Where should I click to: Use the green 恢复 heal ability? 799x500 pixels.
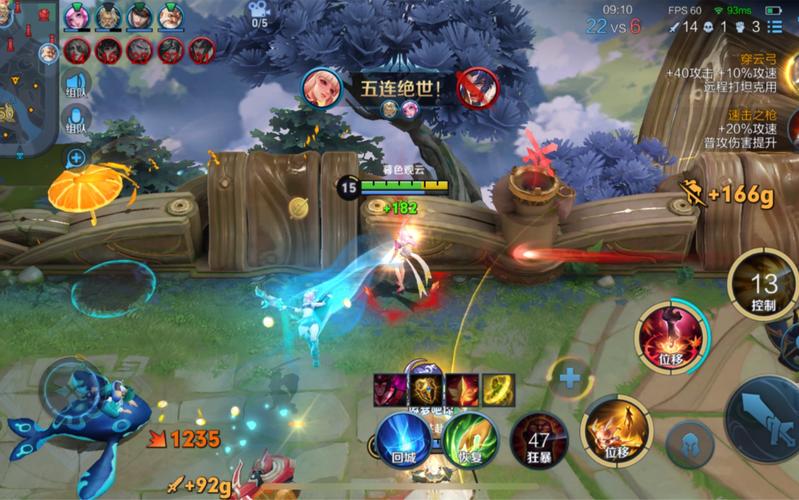[x=470, y=440]
